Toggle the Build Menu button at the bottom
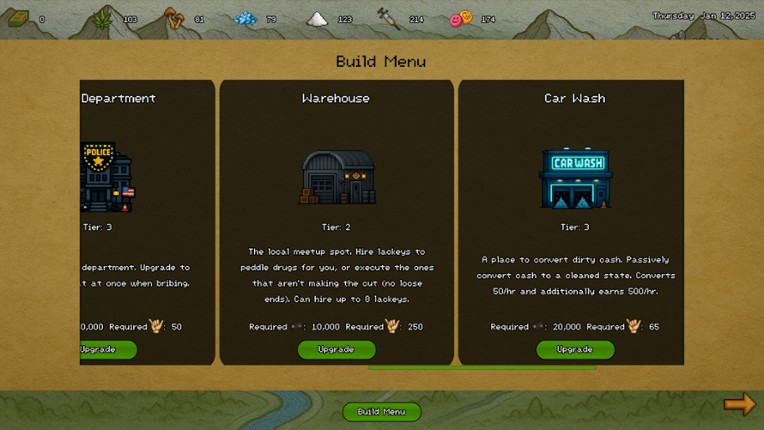The width and height of the screenshot is (764, 430). click(x=382, y=412)
